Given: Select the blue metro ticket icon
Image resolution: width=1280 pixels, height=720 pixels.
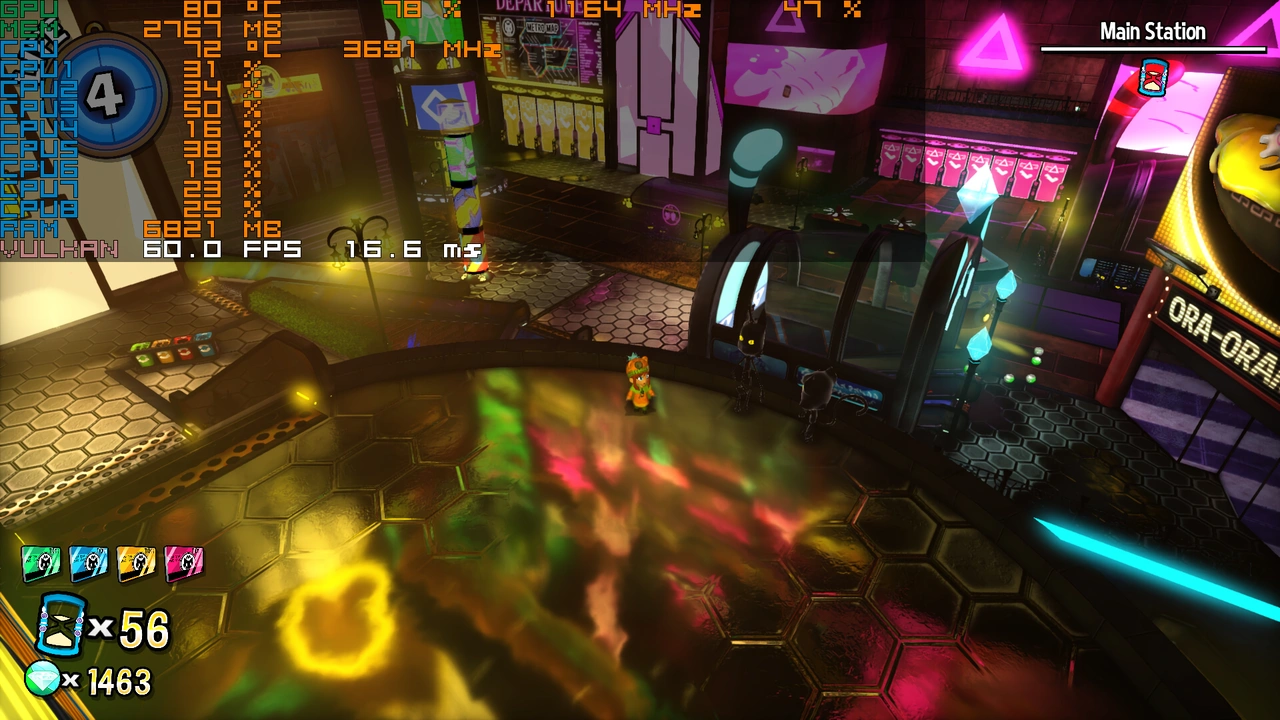Looking at the screenshot, I should (x=89, y=564).
